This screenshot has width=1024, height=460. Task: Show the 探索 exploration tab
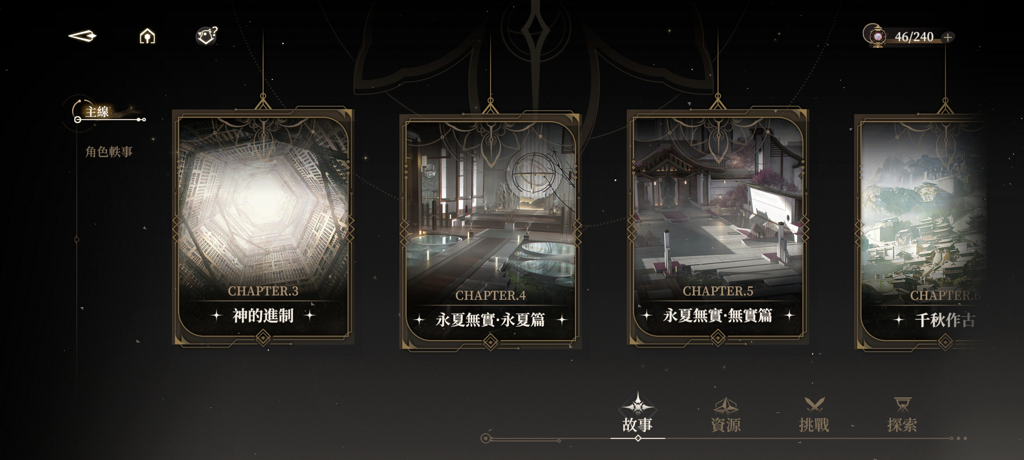point(902,415)
